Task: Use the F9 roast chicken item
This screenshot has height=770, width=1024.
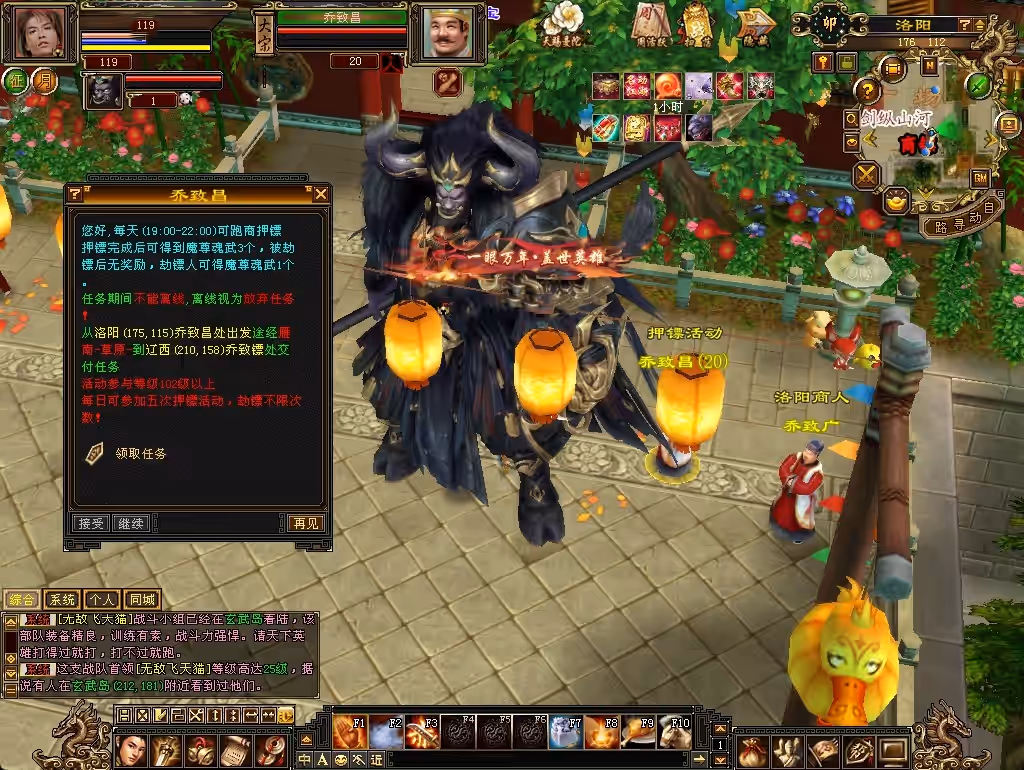Action: (637, 732)
